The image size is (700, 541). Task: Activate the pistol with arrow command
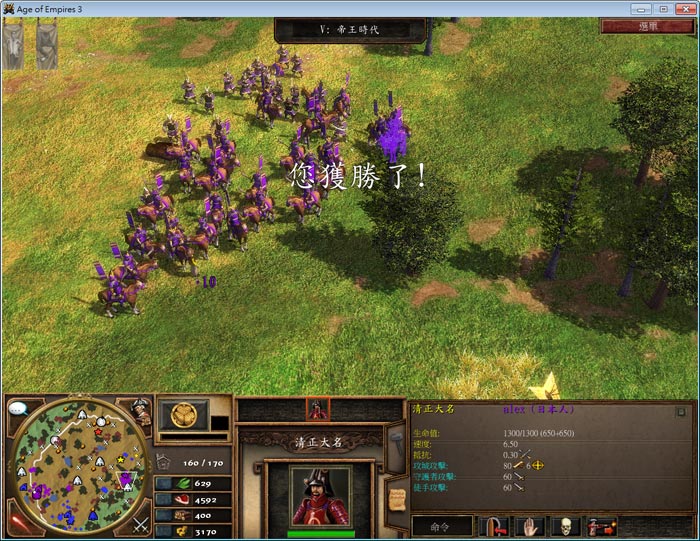[x=599, y=525]
